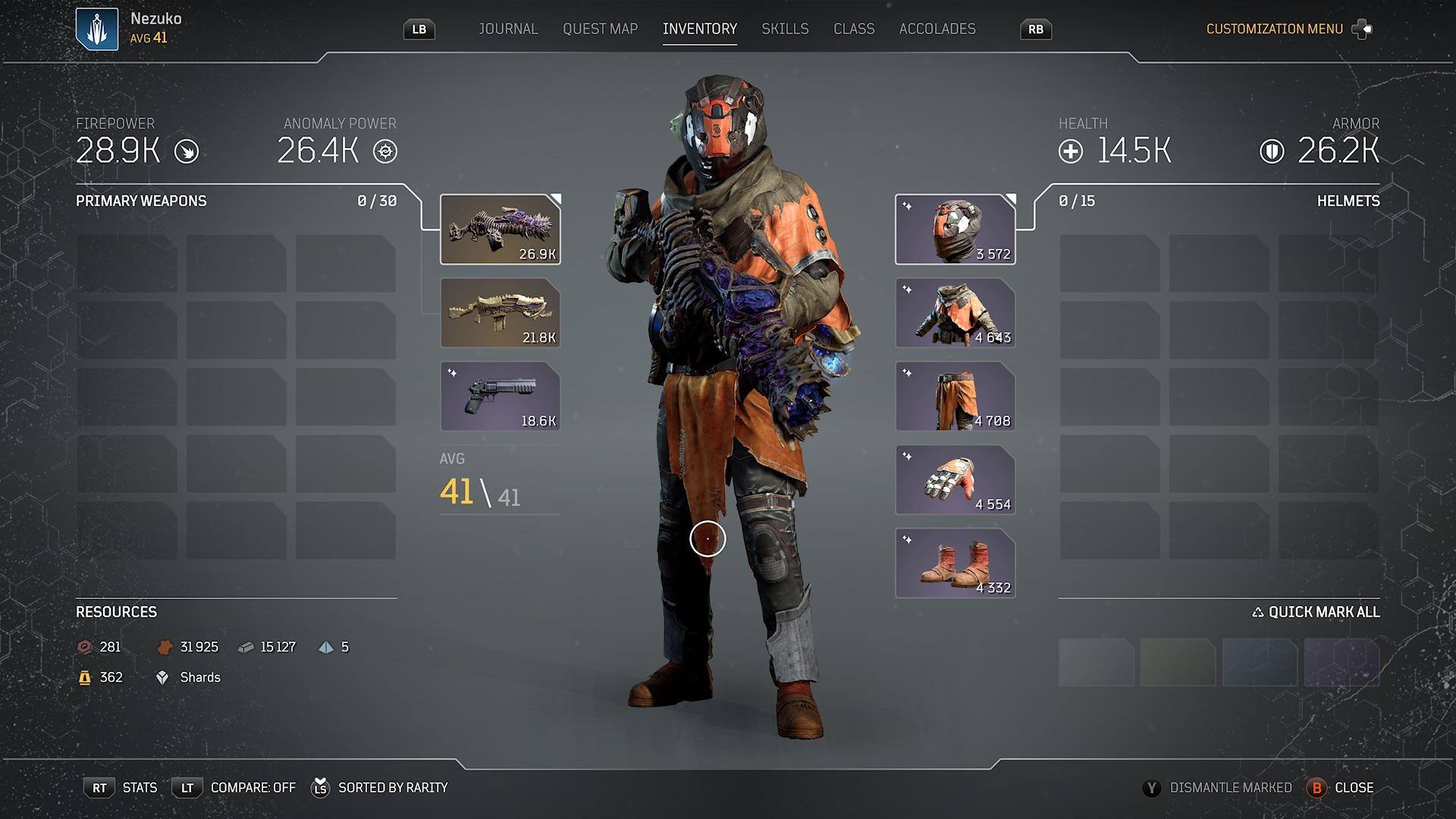Go to the Skills tab
This screenshot has width=1456, height=819.
785,29
